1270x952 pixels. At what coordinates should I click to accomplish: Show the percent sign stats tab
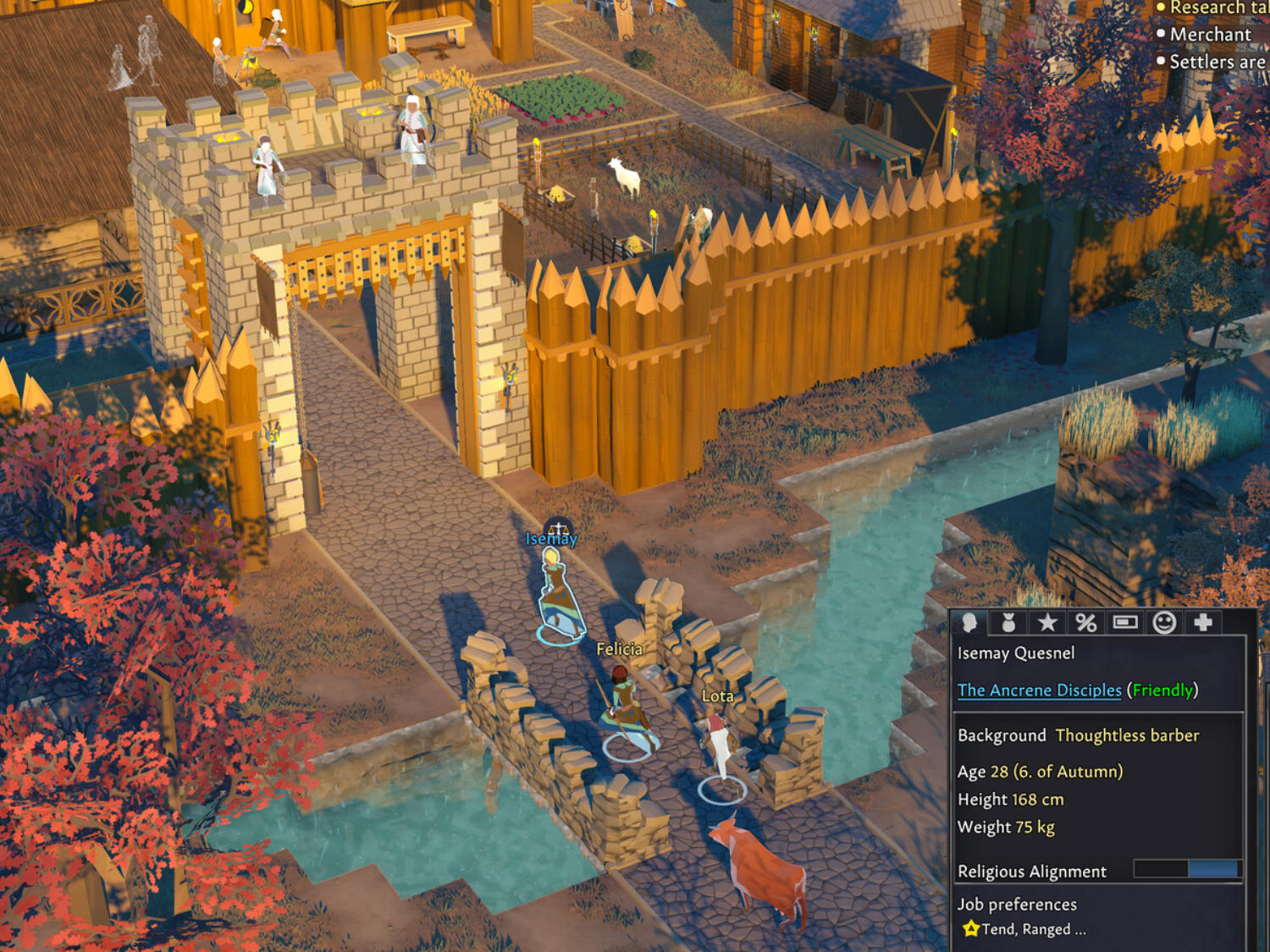1086,623
